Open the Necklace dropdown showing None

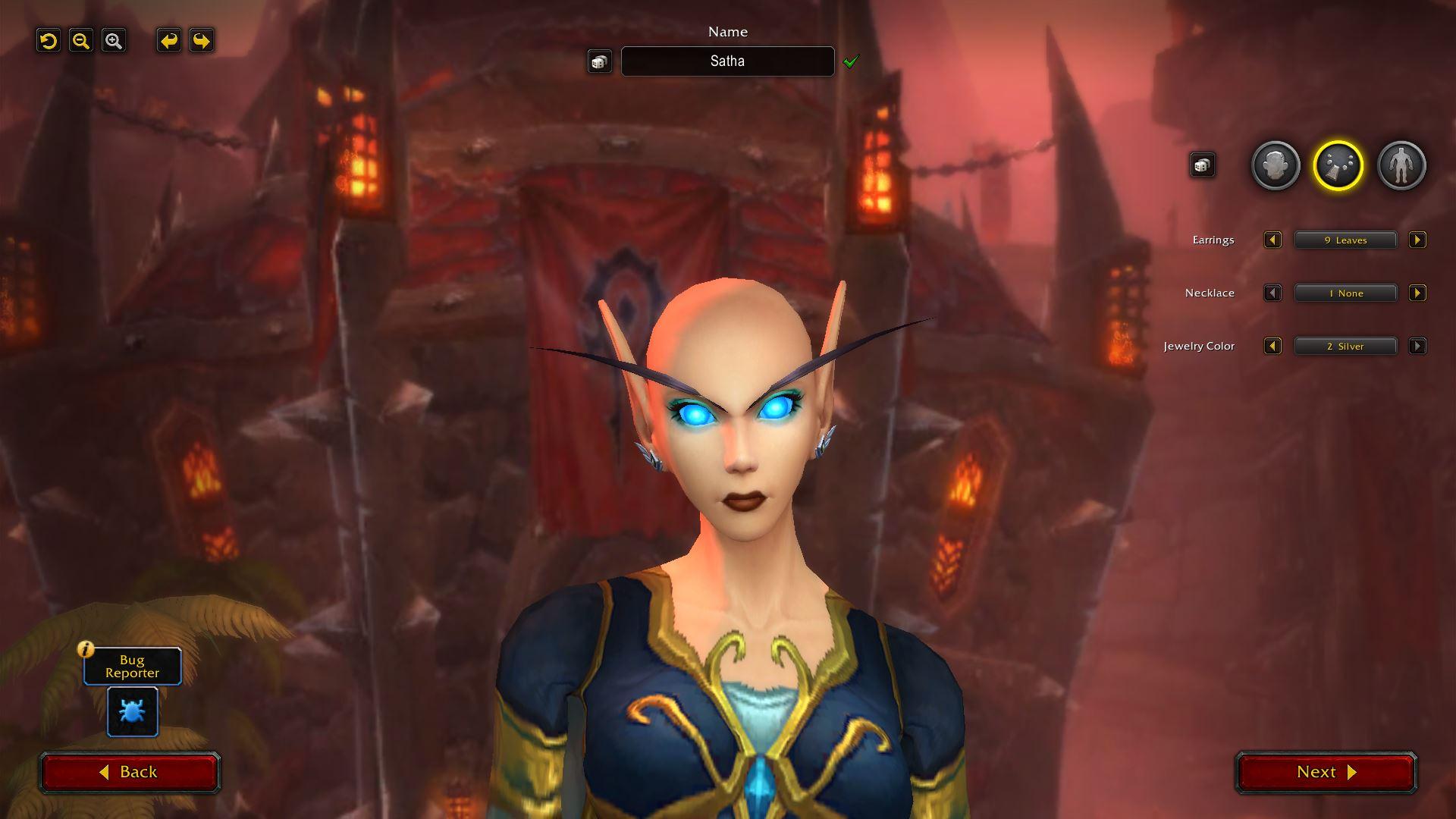click(1345, 293)
